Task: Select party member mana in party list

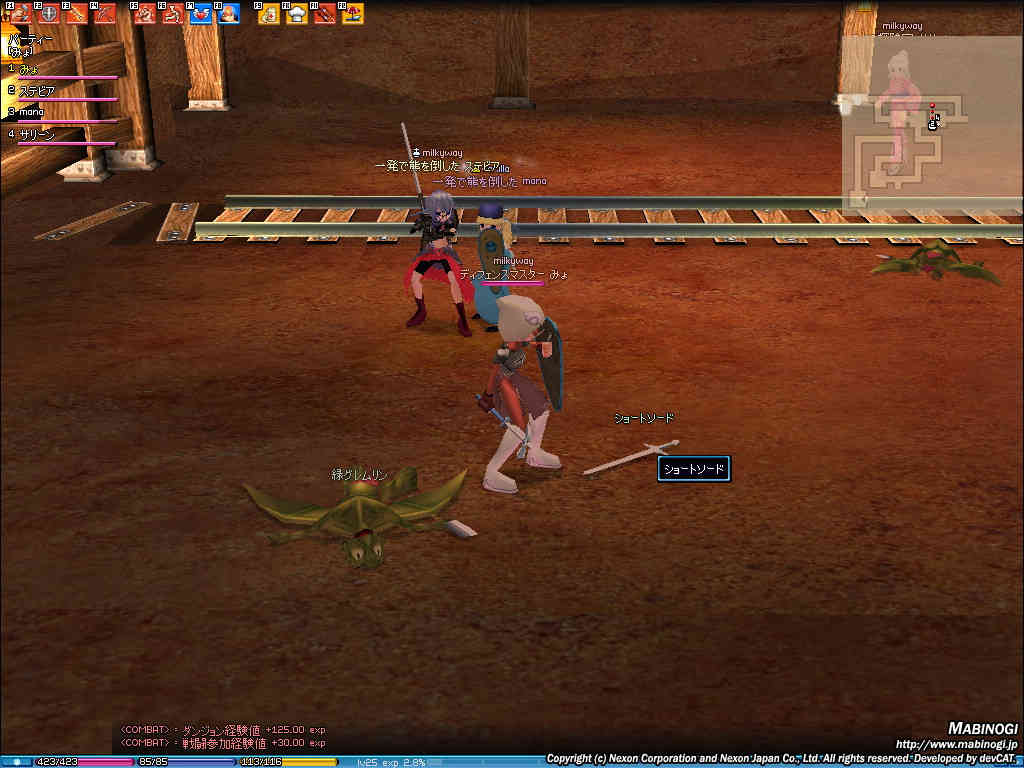Action: point(32,112)
